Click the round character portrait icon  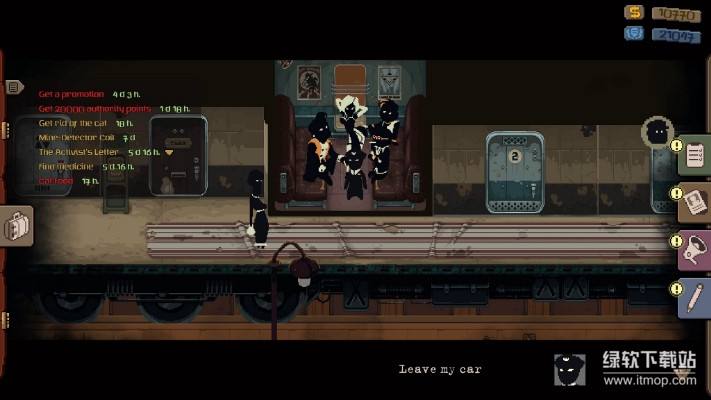pyautogui.click(x=658, y=131)
